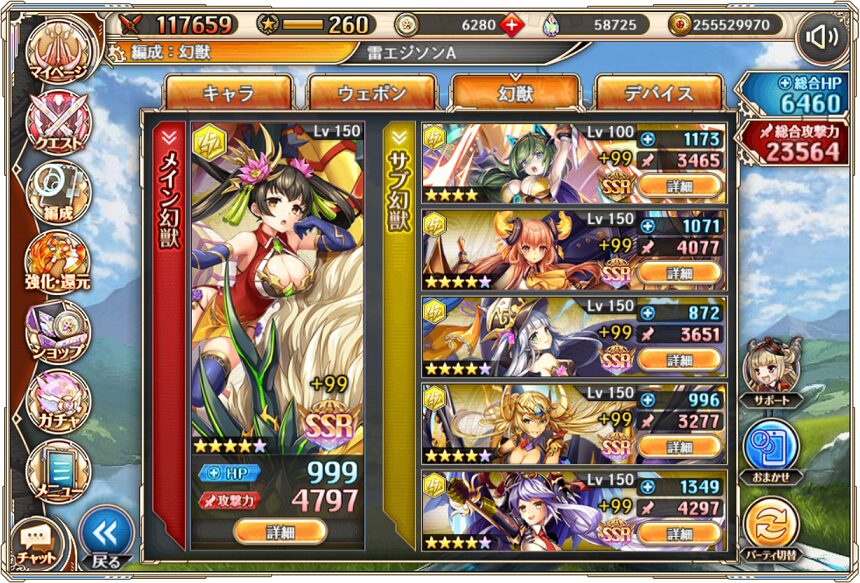Add jewels with the red plus button
Image resolution: width=860 pixels, height=583 pixels.
(x=514, y=25)
